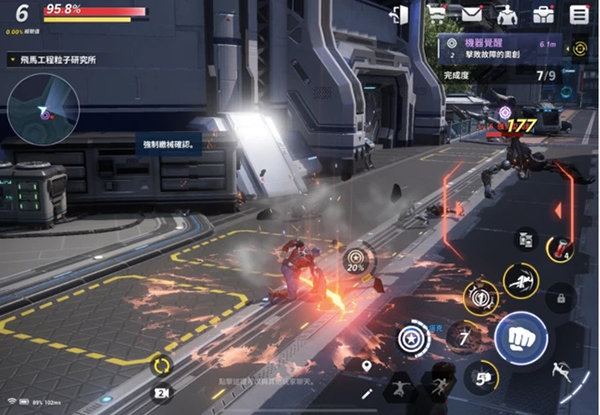Open the shopping cart store
Screen dimensions: 600x415
(437, 14)
